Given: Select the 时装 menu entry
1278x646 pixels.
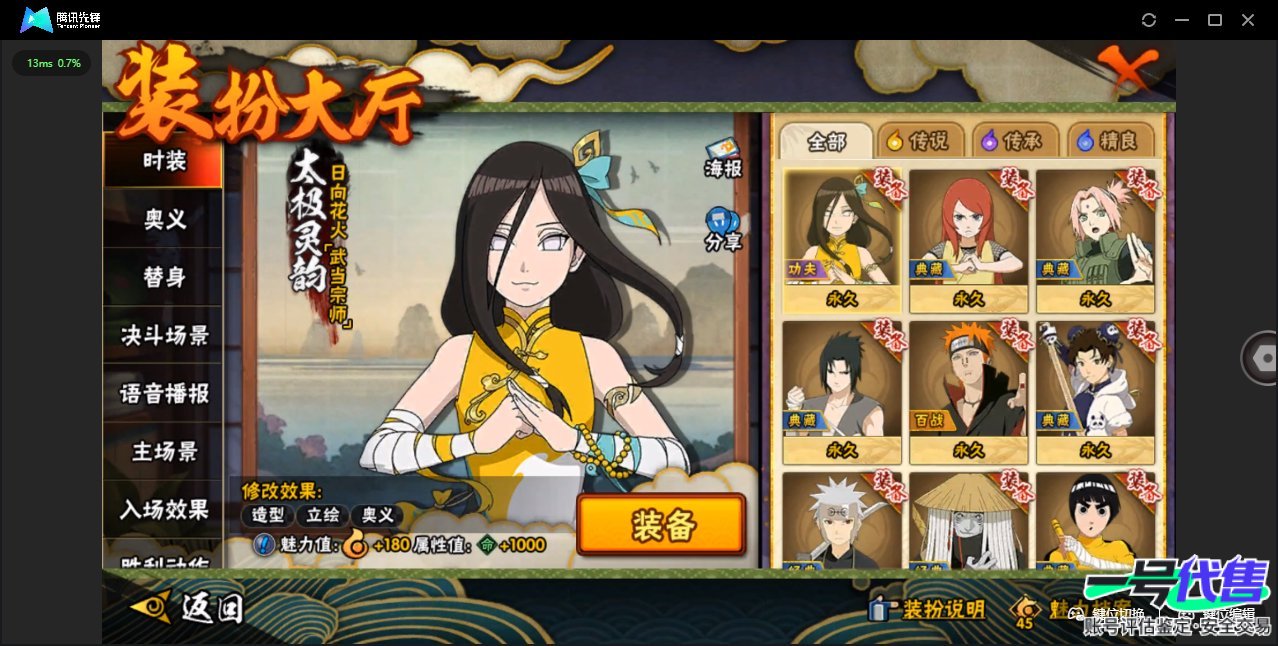Looking at the screenshot, I should 164,160.
